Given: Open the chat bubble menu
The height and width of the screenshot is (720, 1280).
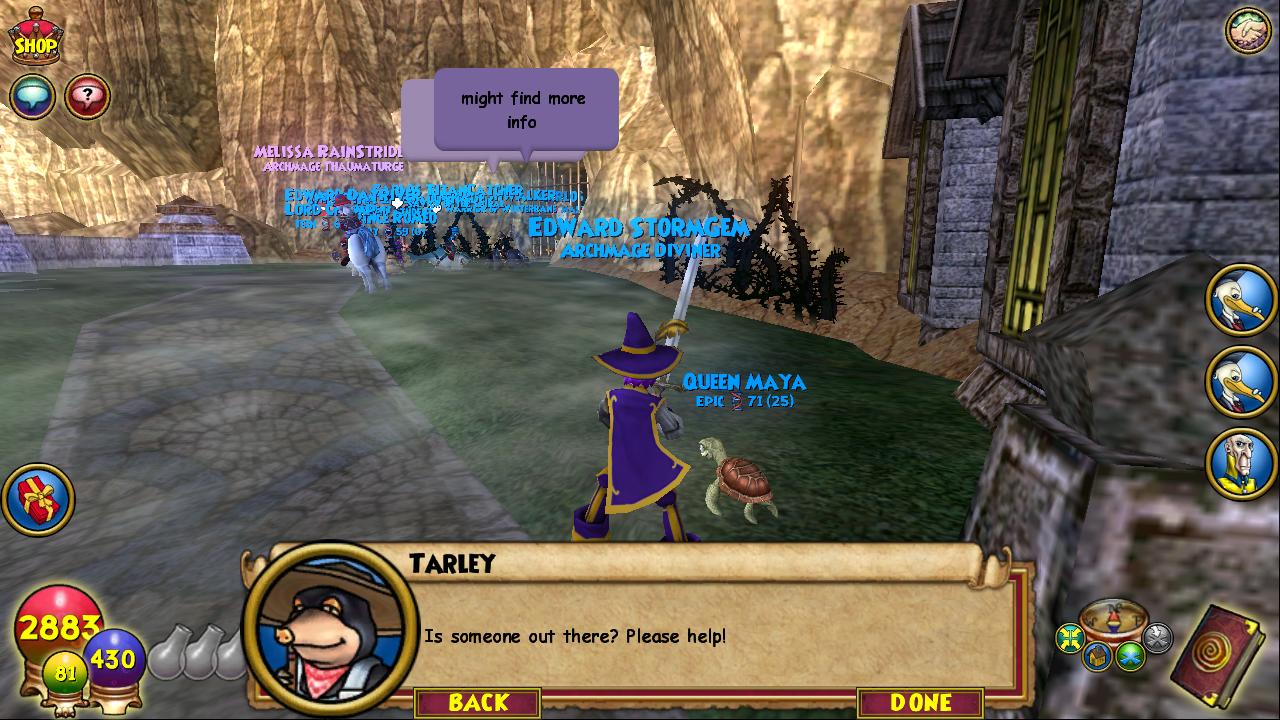Looking at the screenshot, I should point(31,97).
